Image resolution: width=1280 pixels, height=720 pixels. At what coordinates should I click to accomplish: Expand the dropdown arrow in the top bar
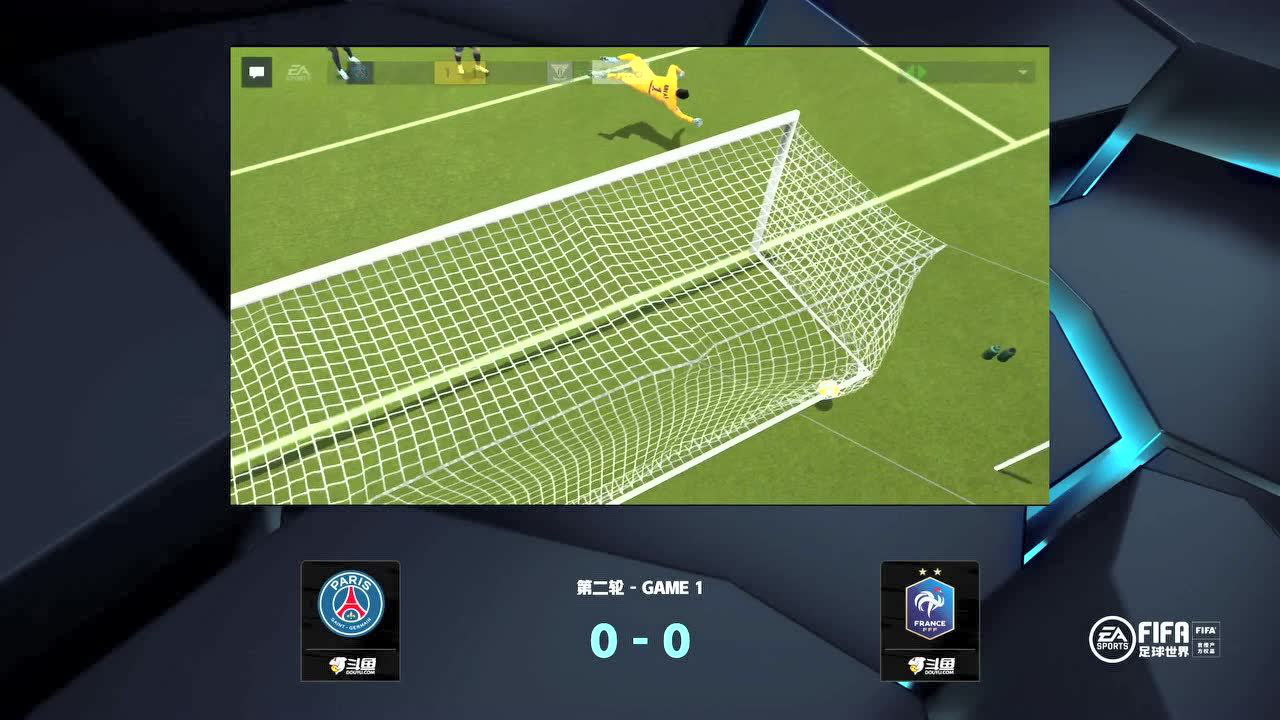click(x=1022, y=73)
